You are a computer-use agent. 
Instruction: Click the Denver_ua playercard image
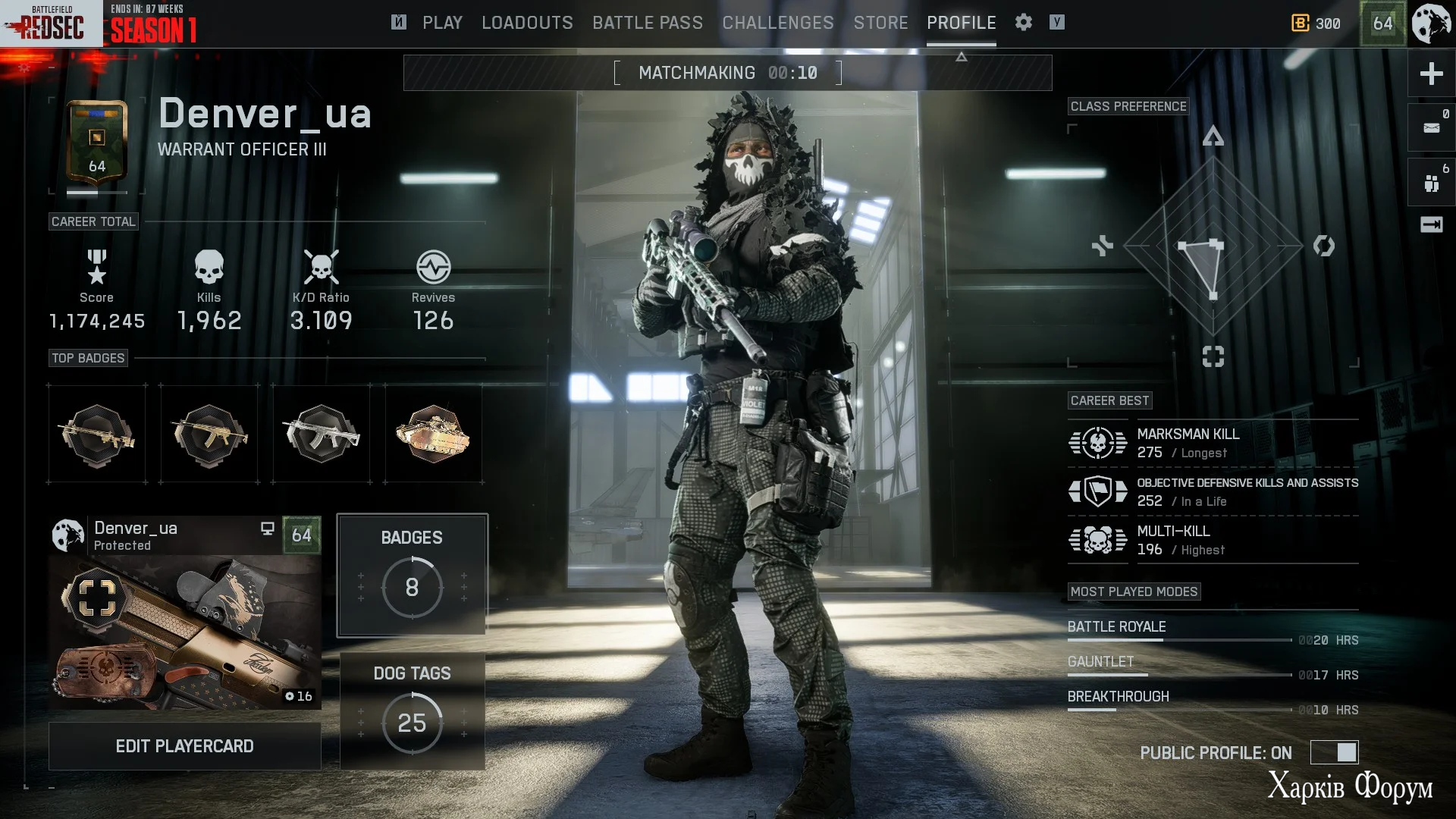click(184, 632)
